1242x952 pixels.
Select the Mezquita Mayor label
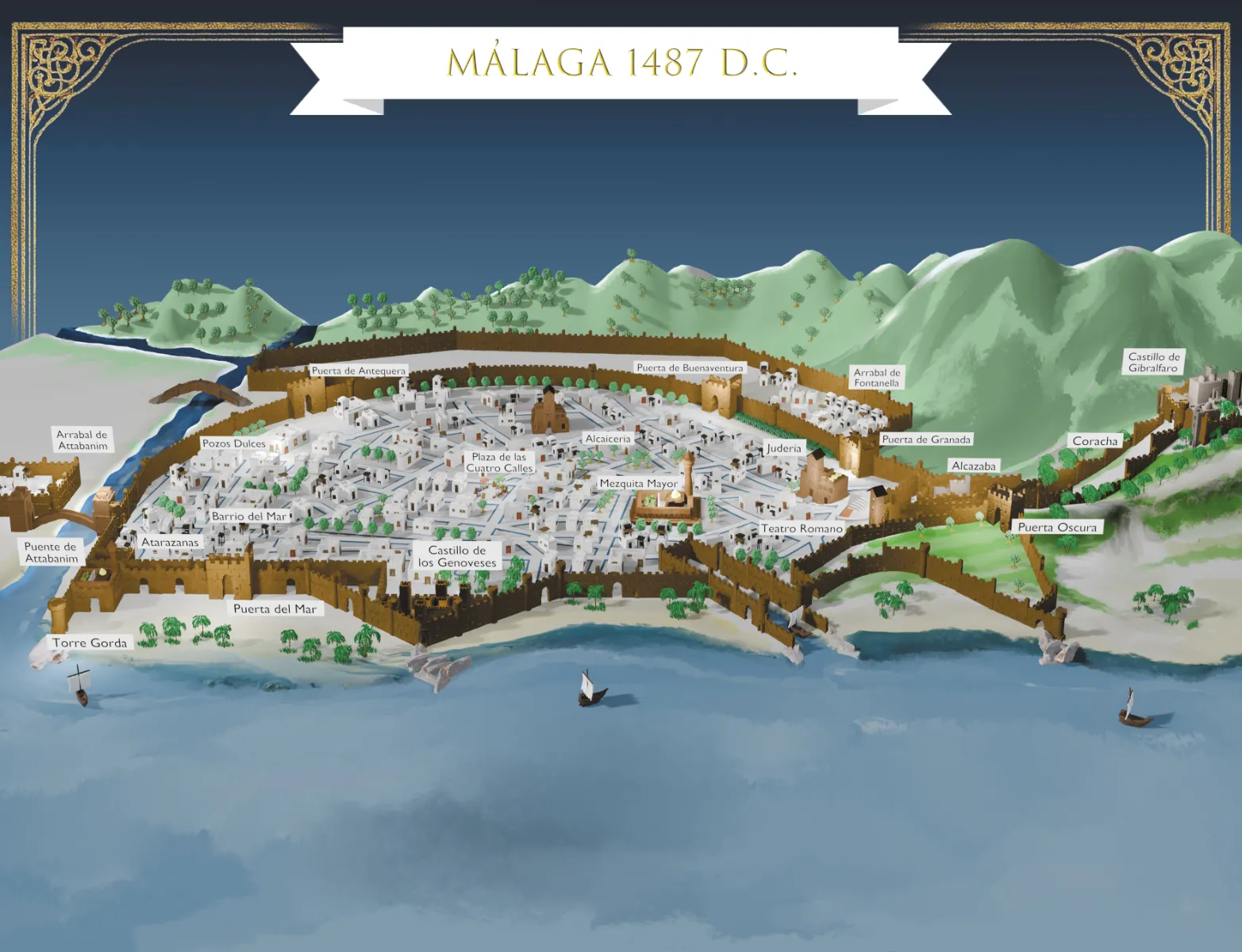(x=638, y=483)
